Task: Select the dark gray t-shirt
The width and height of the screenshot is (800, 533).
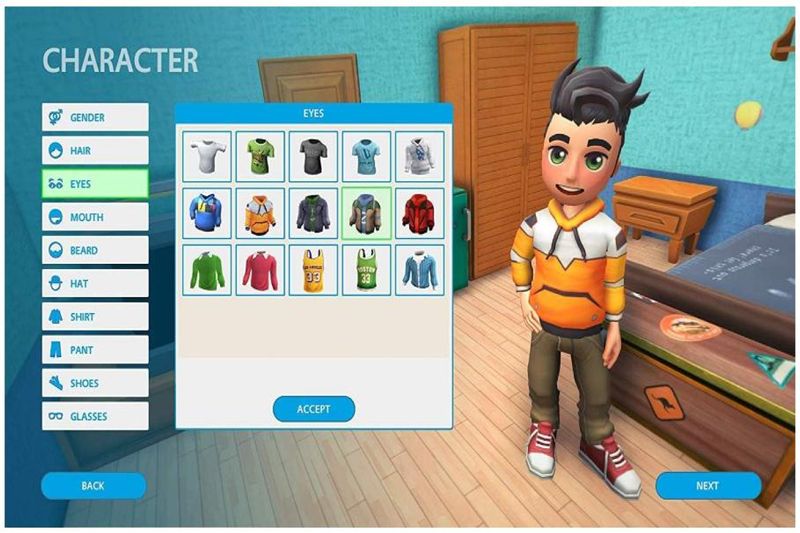Action: pyautogui.click(x=313, y=156)
